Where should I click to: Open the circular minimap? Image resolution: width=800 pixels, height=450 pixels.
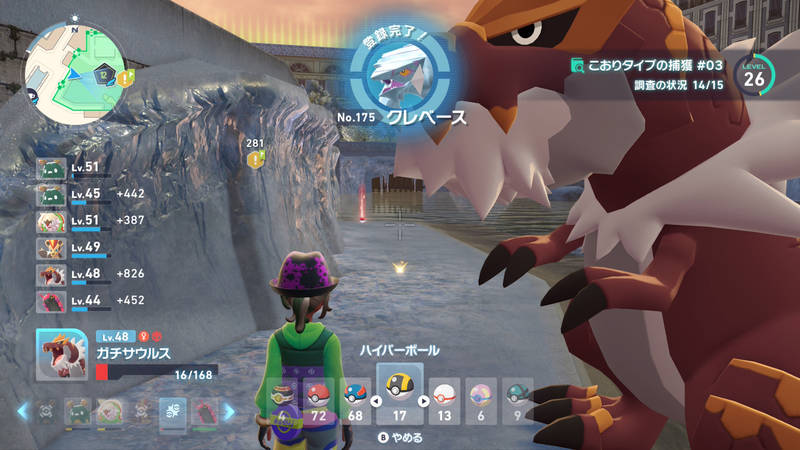(73, 68)
